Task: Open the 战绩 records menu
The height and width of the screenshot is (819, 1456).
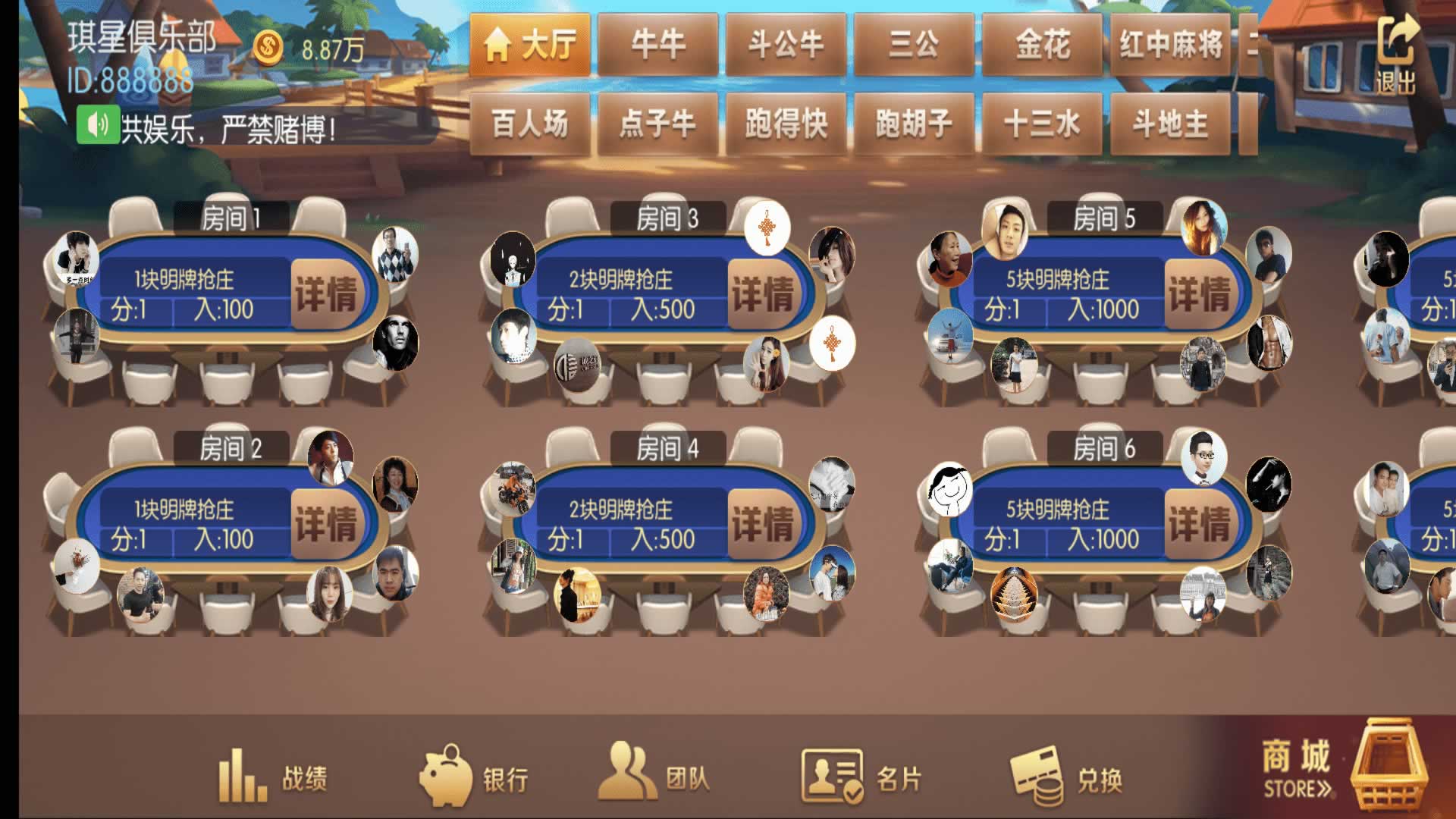Action: pyautogui.click(x=273, y=777)
